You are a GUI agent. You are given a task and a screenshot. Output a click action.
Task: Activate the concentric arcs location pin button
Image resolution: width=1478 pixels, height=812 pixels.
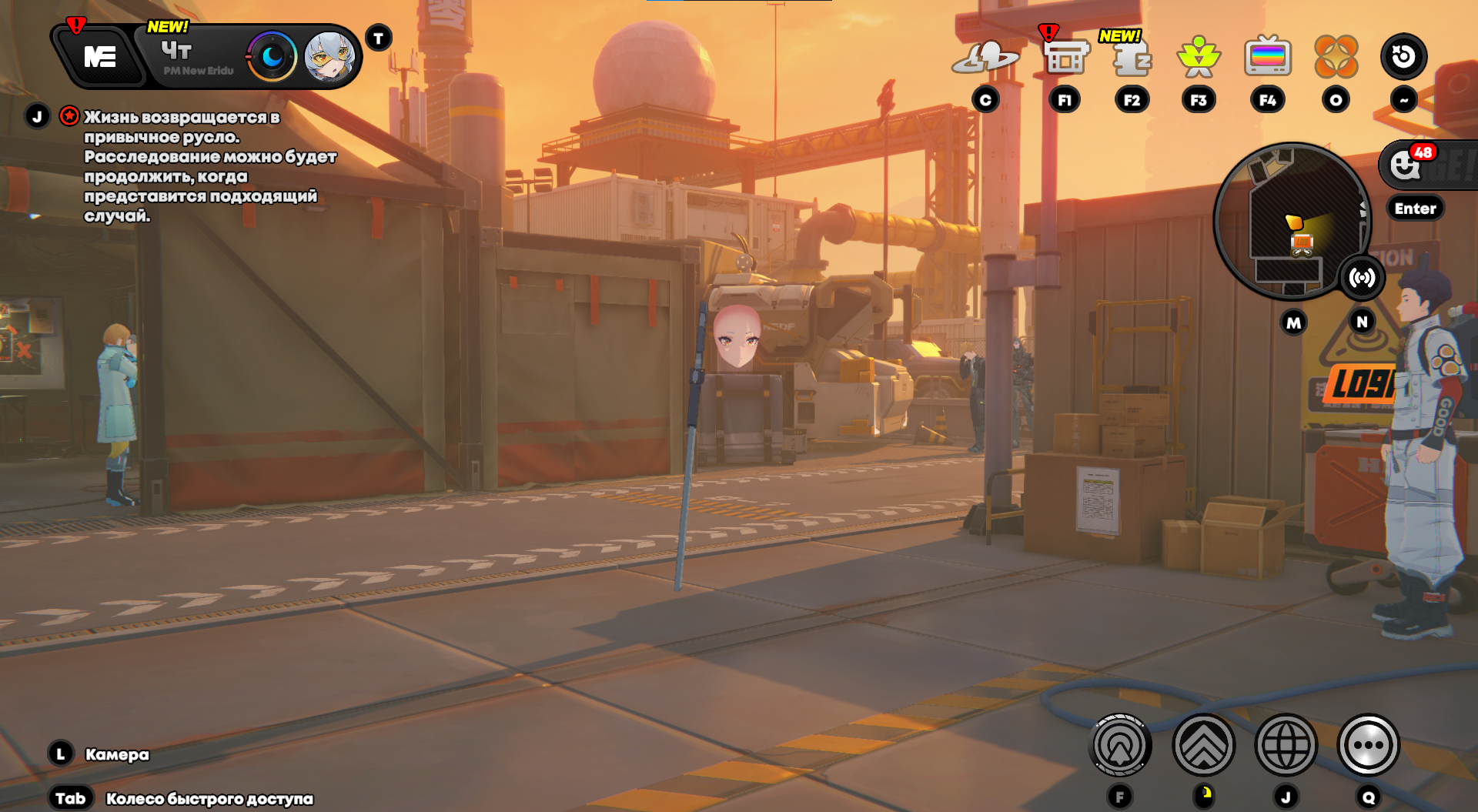[1121, 745]
